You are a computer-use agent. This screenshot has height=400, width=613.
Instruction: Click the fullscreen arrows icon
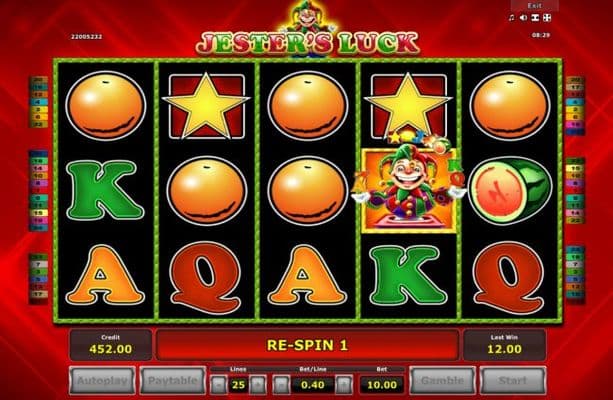click(x=548, y=17)
